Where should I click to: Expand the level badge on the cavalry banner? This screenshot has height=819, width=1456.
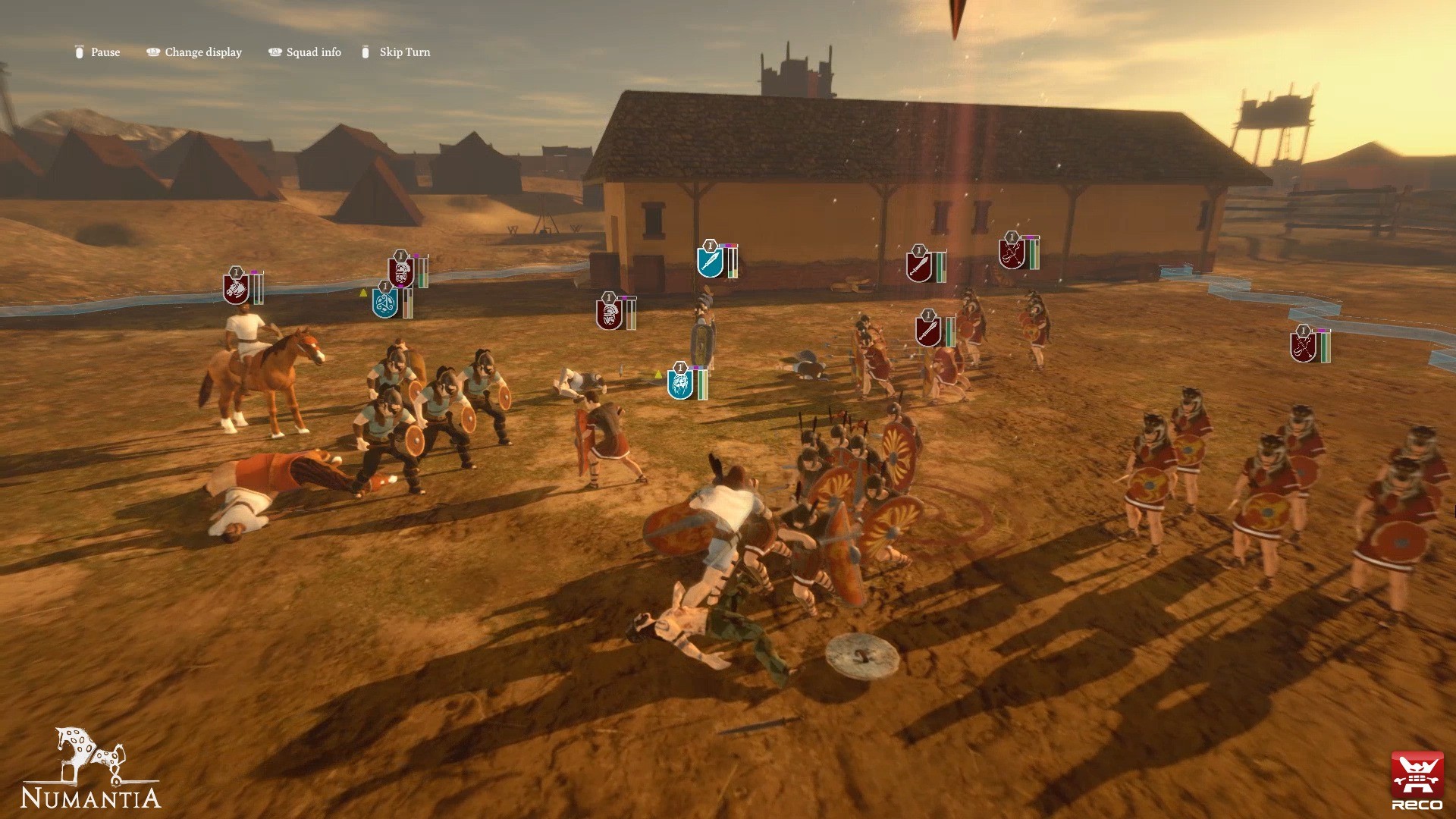click(237, 272)
